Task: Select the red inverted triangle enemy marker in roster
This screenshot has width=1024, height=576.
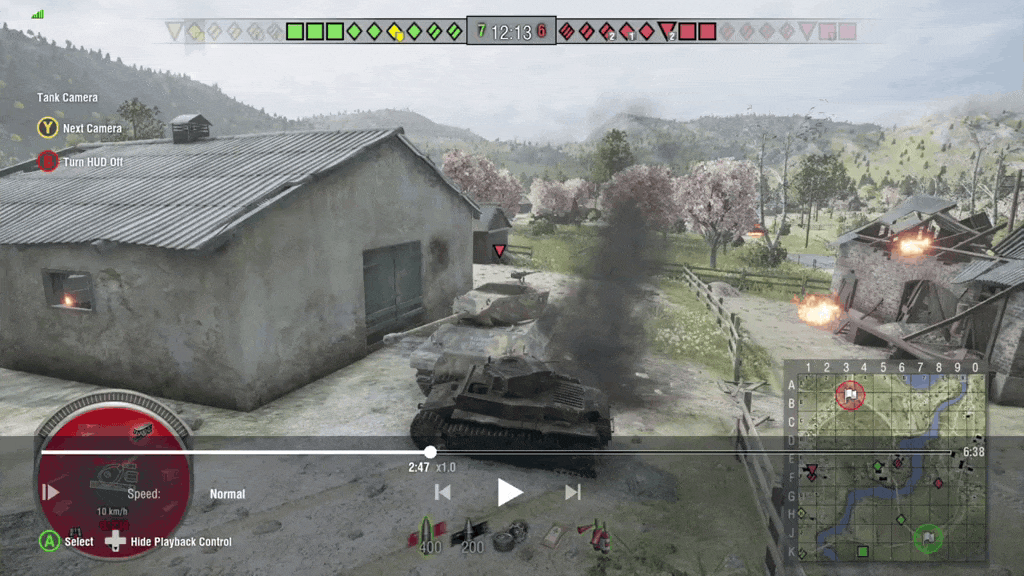Action: point(667,31)
